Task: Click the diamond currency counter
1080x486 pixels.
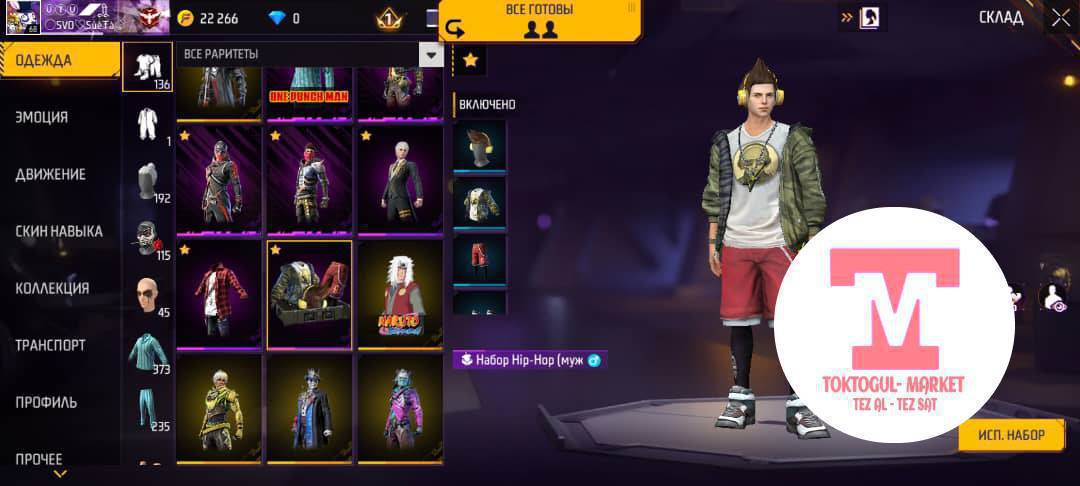Action: tap(283, 18)
